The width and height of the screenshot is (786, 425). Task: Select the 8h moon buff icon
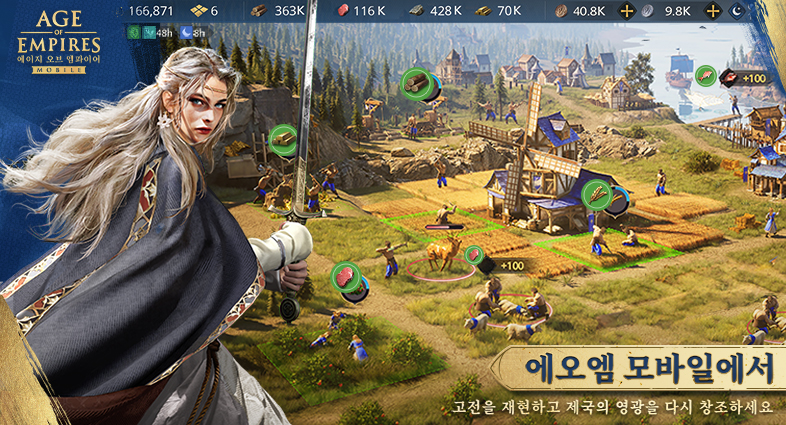[x=187, y=32]
